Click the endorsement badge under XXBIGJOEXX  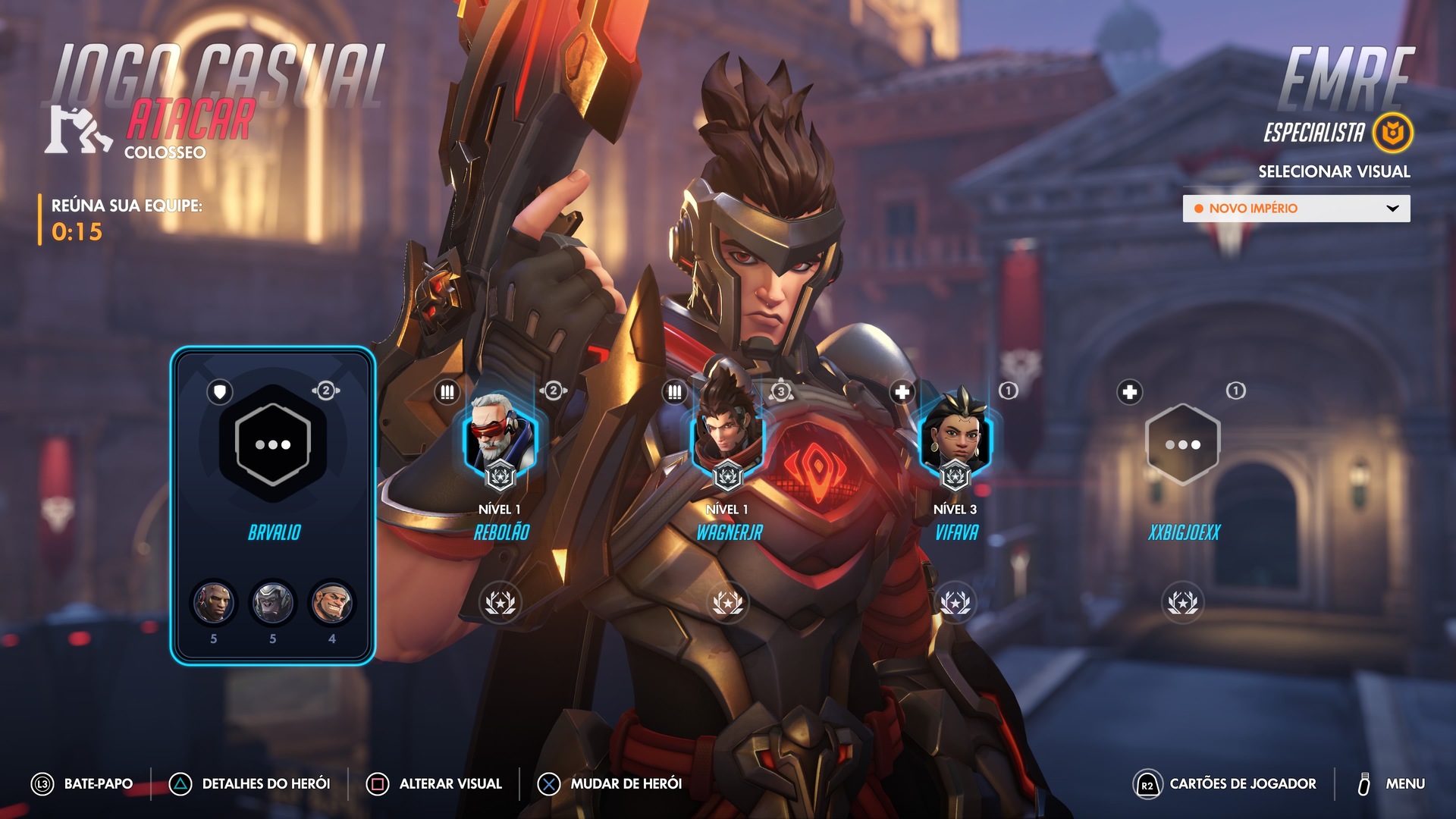coord(1182,603)
